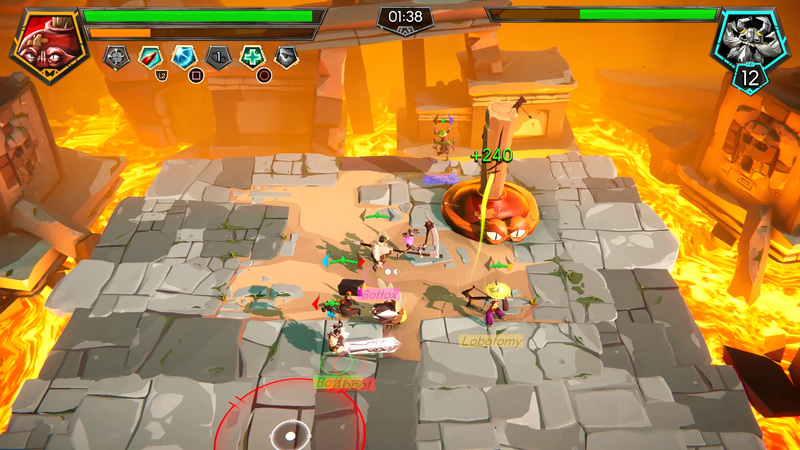Use the blue crystal ability
This screenshot has width=800, height=450.
pyautogui.click(x=184, y=57)
